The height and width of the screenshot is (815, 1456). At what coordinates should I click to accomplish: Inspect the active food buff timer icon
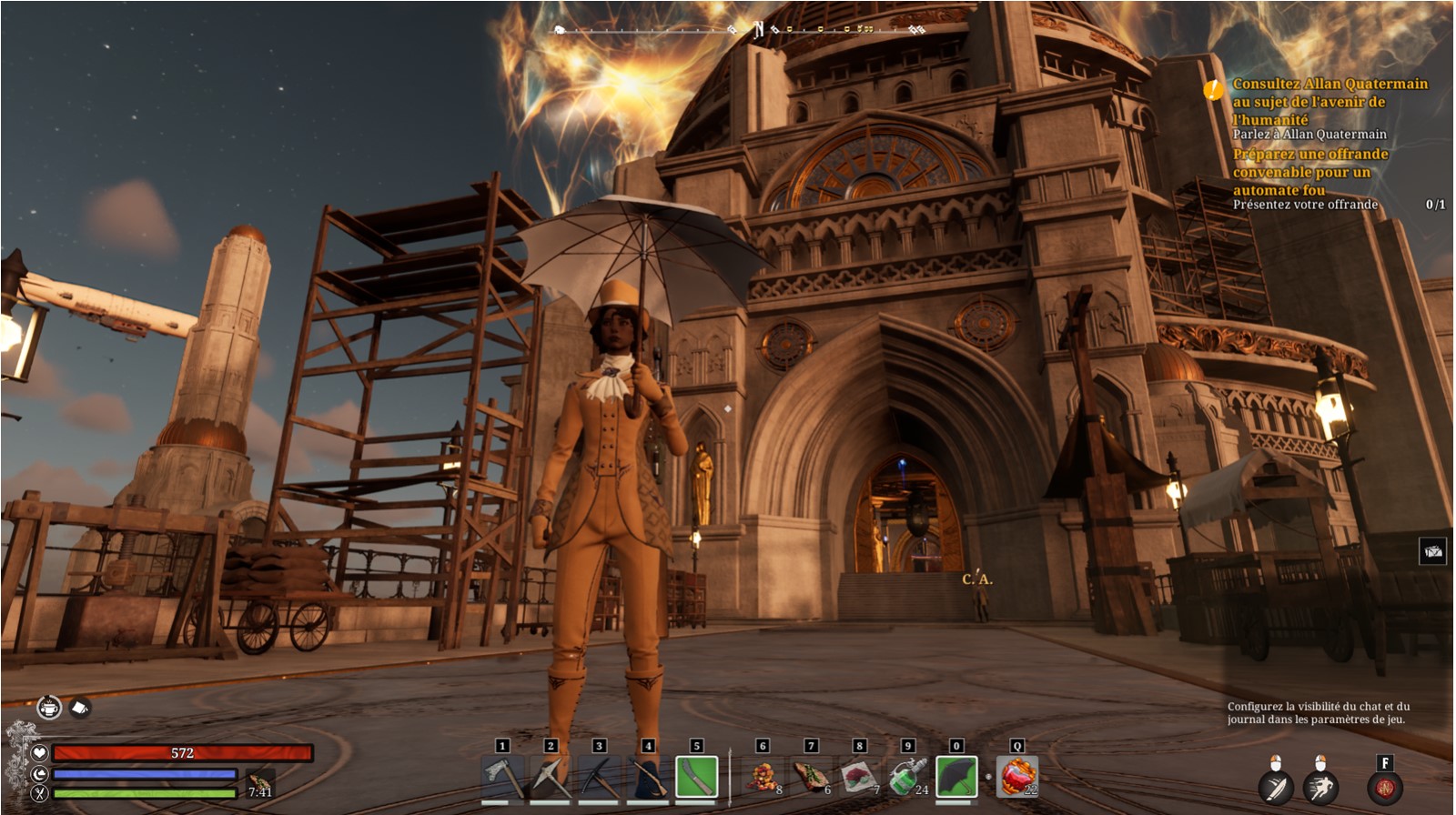260,783
